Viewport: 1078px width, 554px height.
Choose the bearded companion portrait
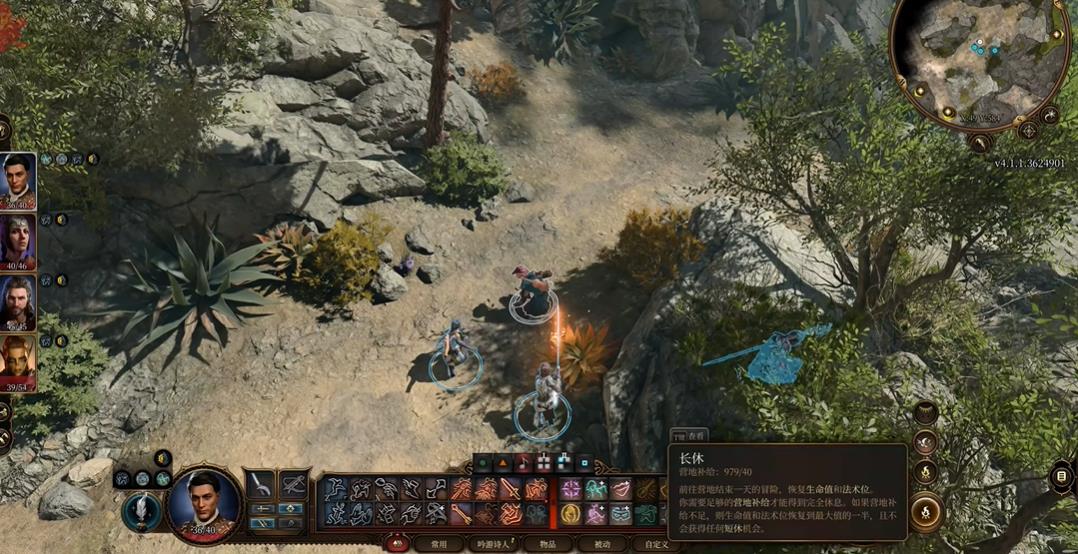coord(18,301)
